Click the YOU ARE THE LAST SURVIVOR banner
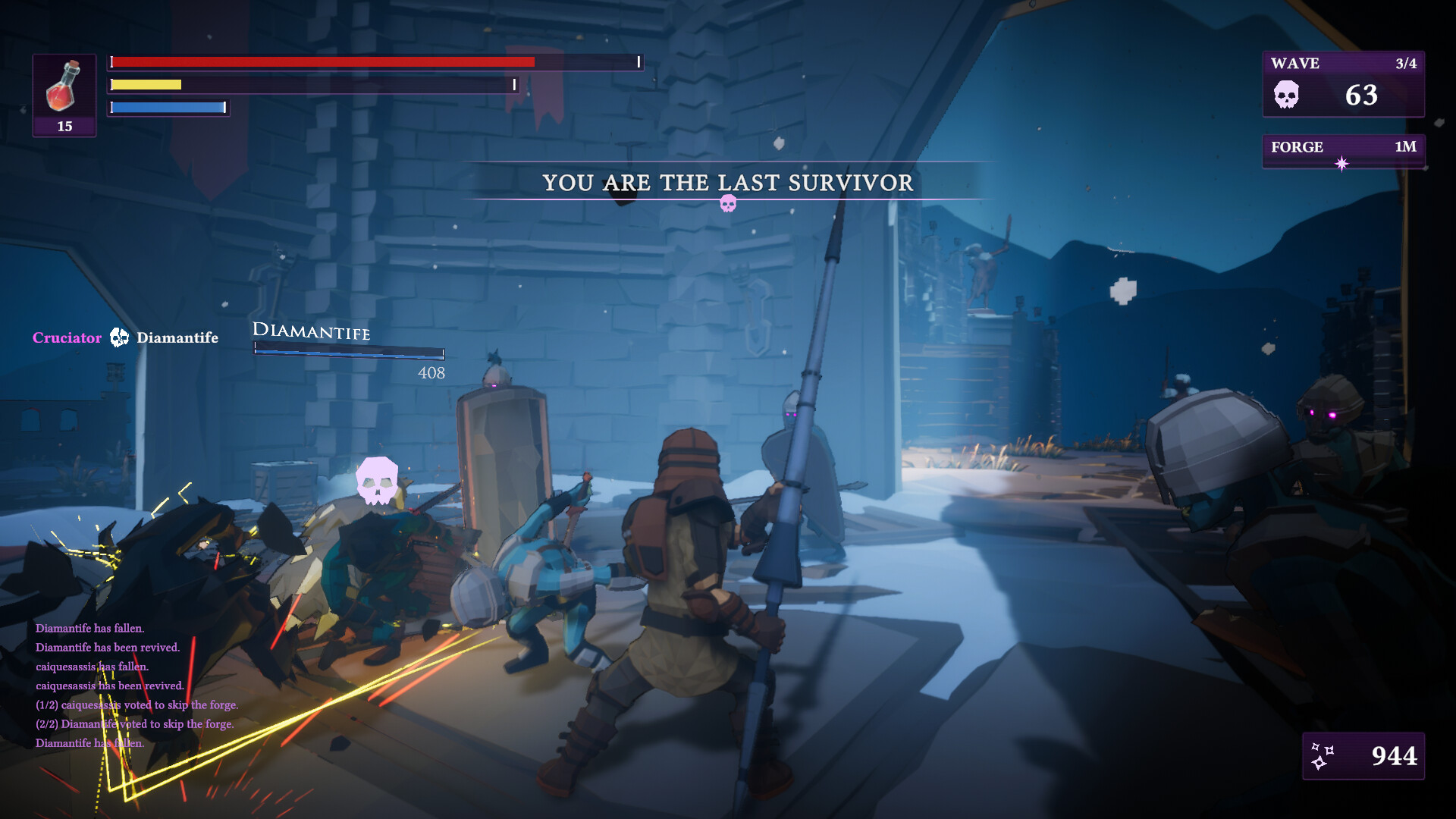This screenshot has height=819, width=1456. tap(728, 183)
